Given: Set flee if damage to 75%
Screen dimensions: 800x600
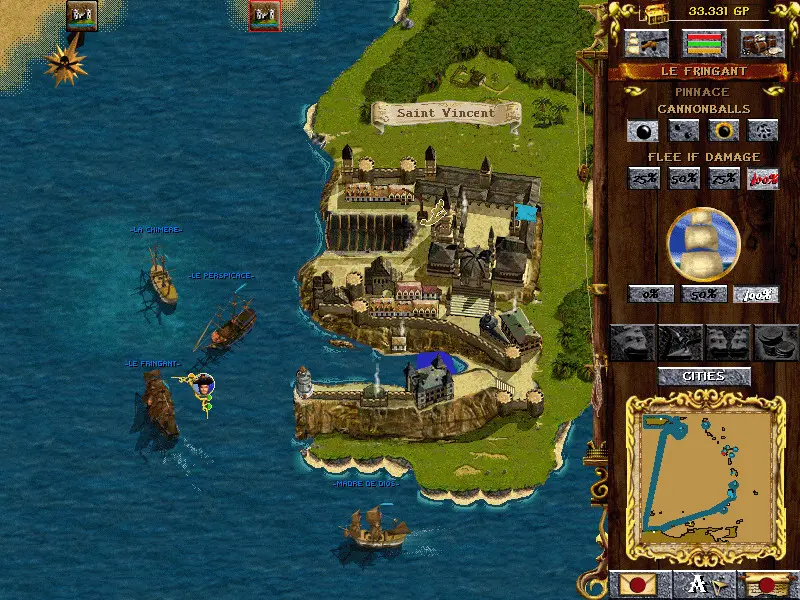Looking at the screenshot, I should pos(723,178).
